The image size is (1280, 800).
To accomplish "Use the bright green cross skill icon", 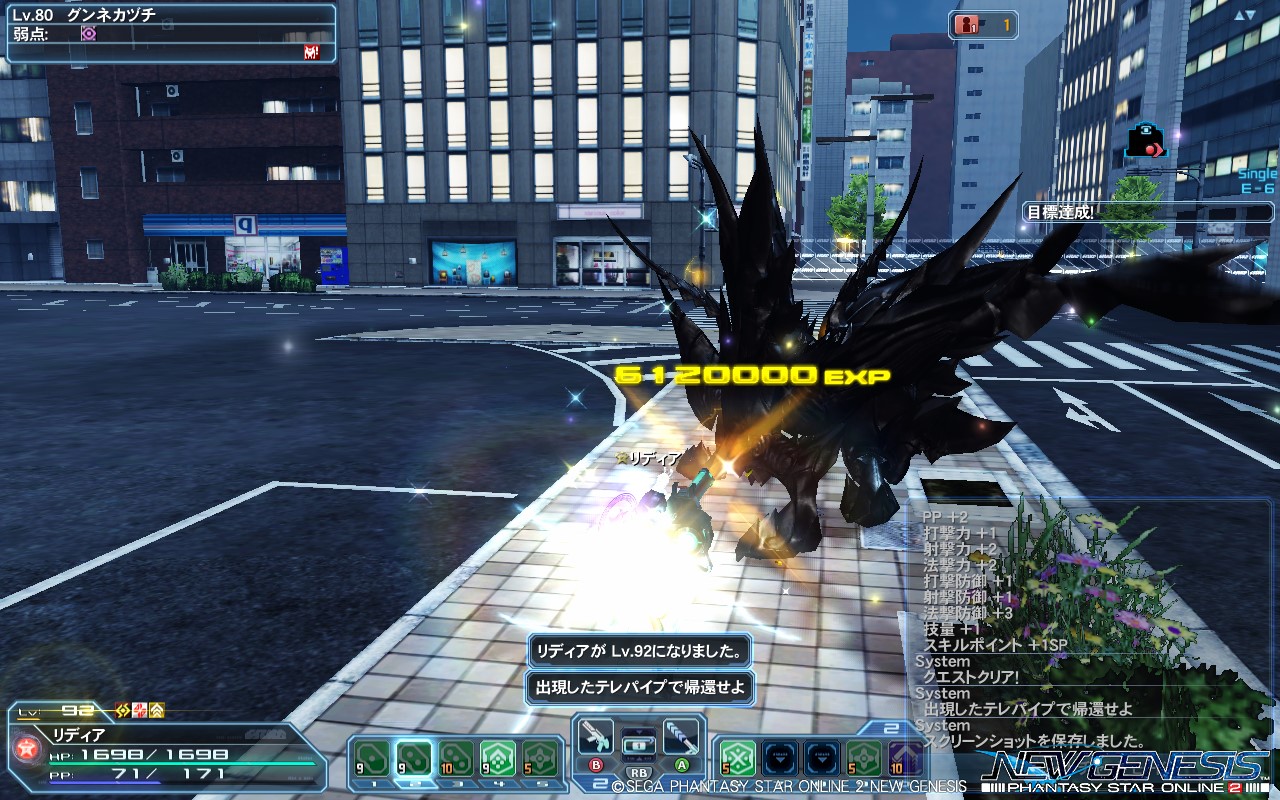I will coord(738,759).
